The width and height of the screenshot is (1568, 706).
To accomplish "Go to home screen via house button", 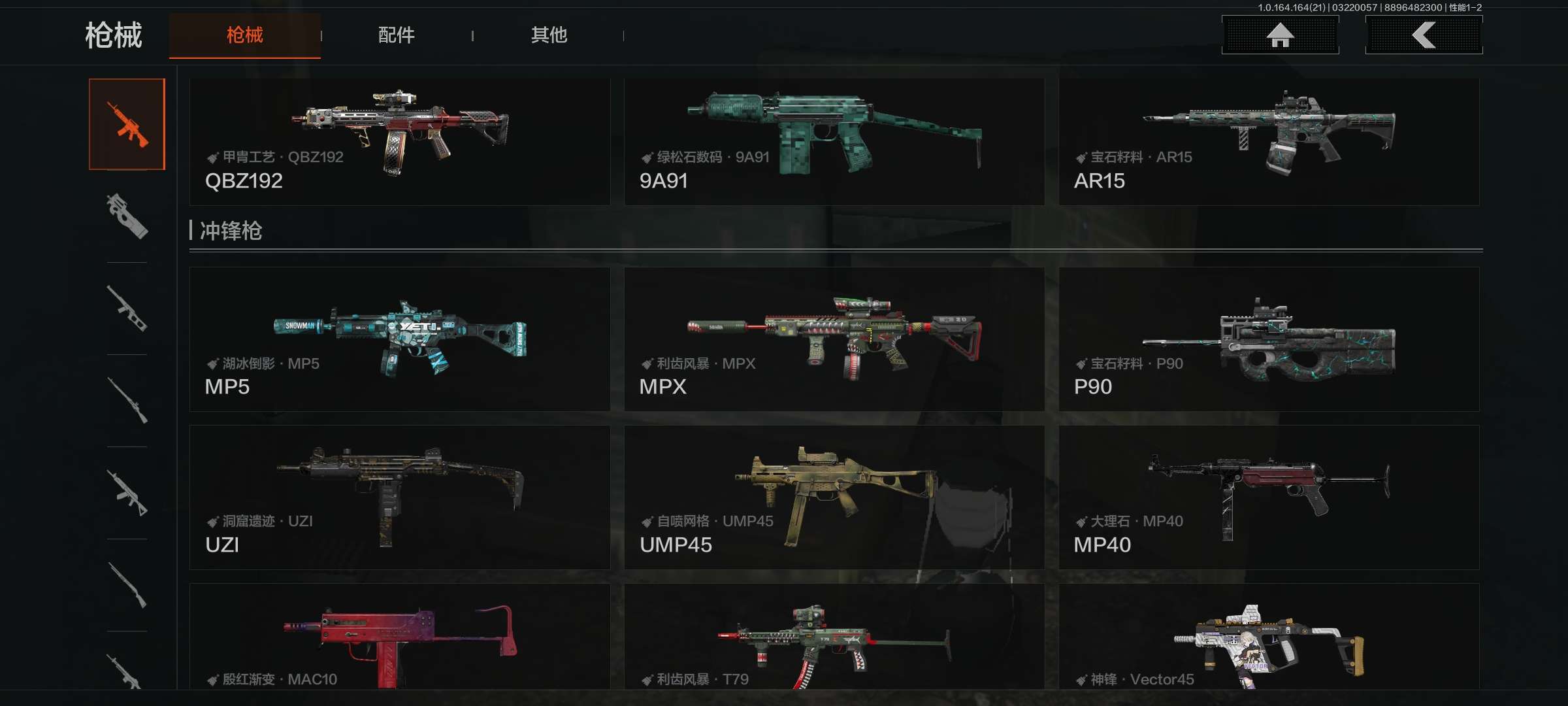I will (x=1280, y=35).
